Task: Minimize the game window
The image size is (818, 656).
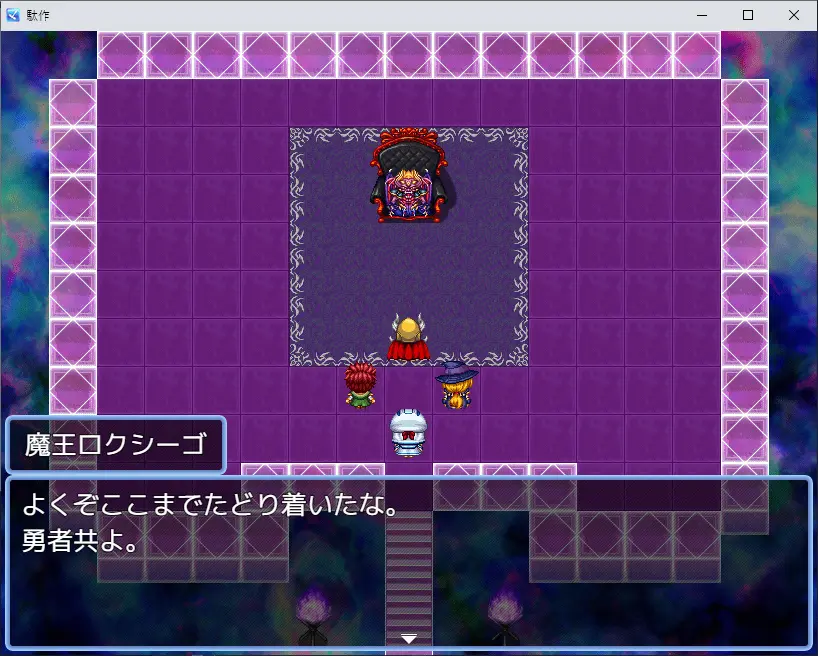Action: pyautogui.click(x=701, y=15)
